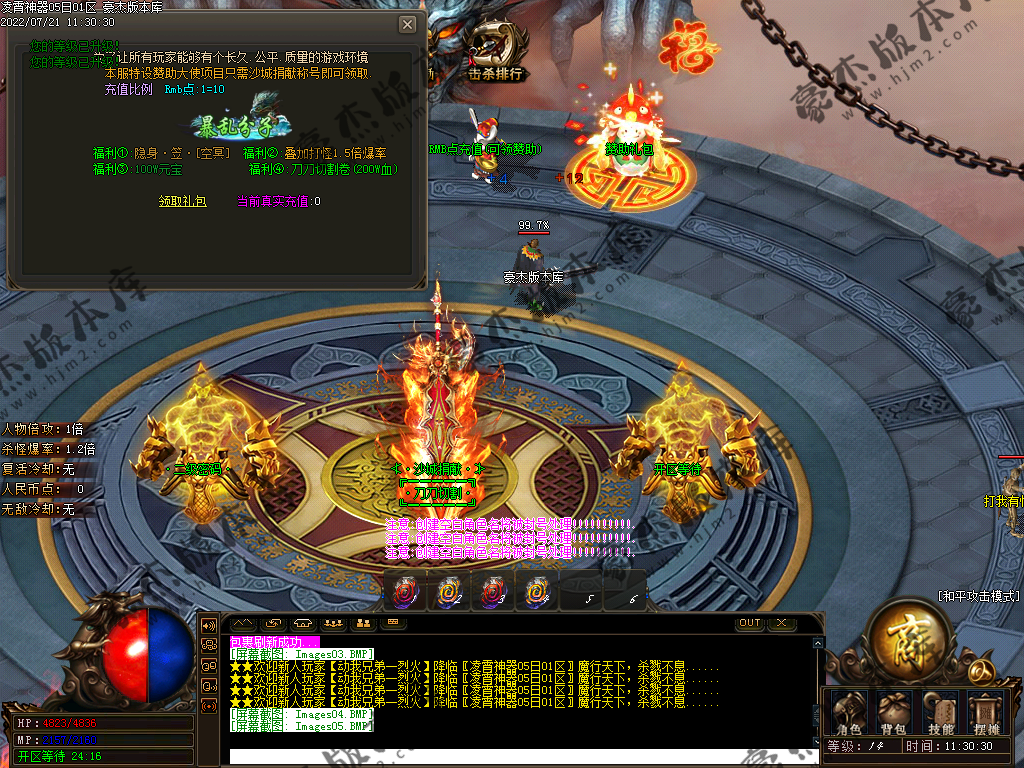
Task: Use the item in hotbar slot 3
Action: pos(491,592)
